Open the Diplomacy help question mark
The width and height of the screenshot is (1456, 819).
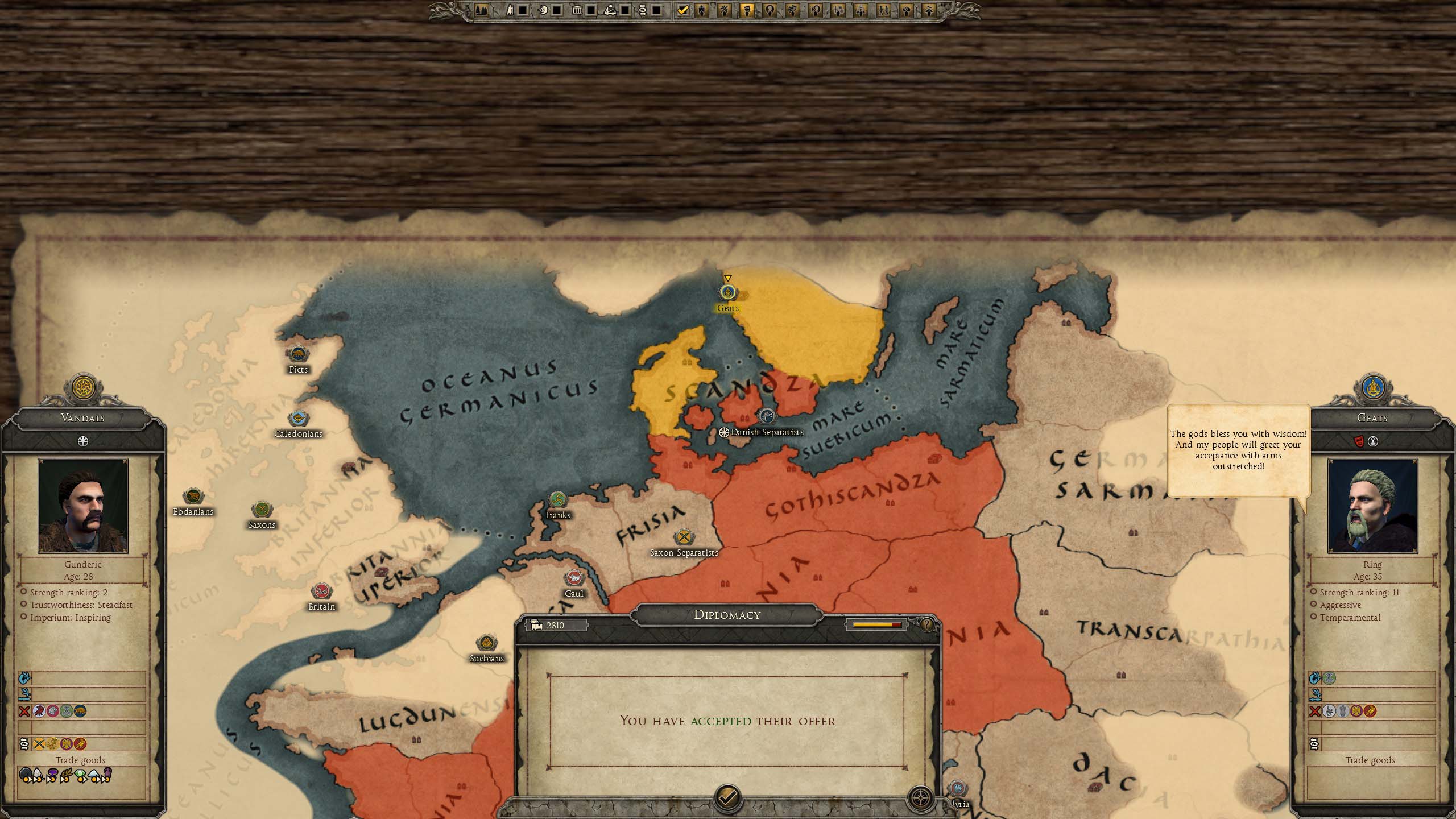click(x=926, y=625)
